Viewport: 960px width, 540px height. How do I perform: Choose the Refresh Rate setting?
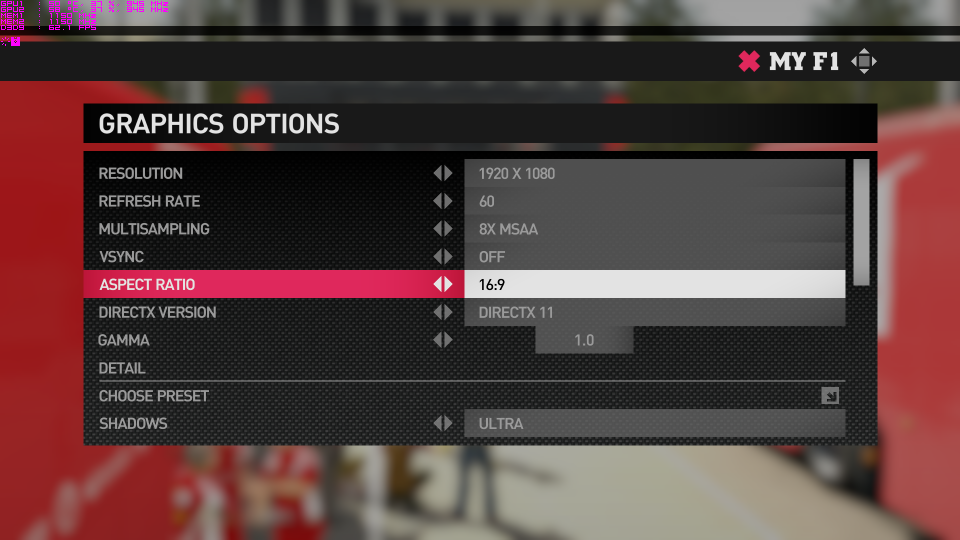pyautogui.click(x=149, y=202)
